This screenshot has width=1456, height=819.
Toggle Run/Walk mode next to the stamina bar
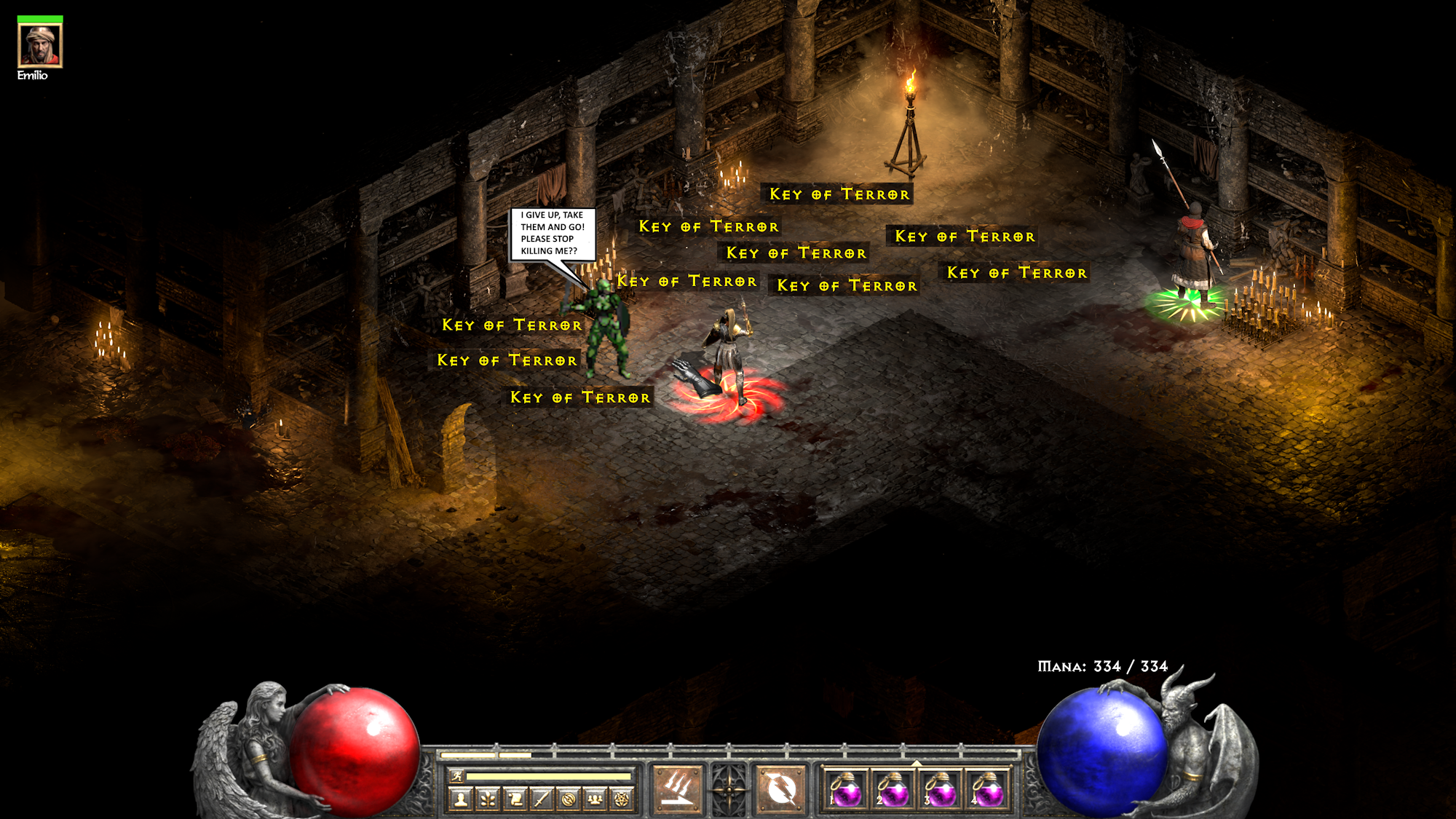(457, 776)
